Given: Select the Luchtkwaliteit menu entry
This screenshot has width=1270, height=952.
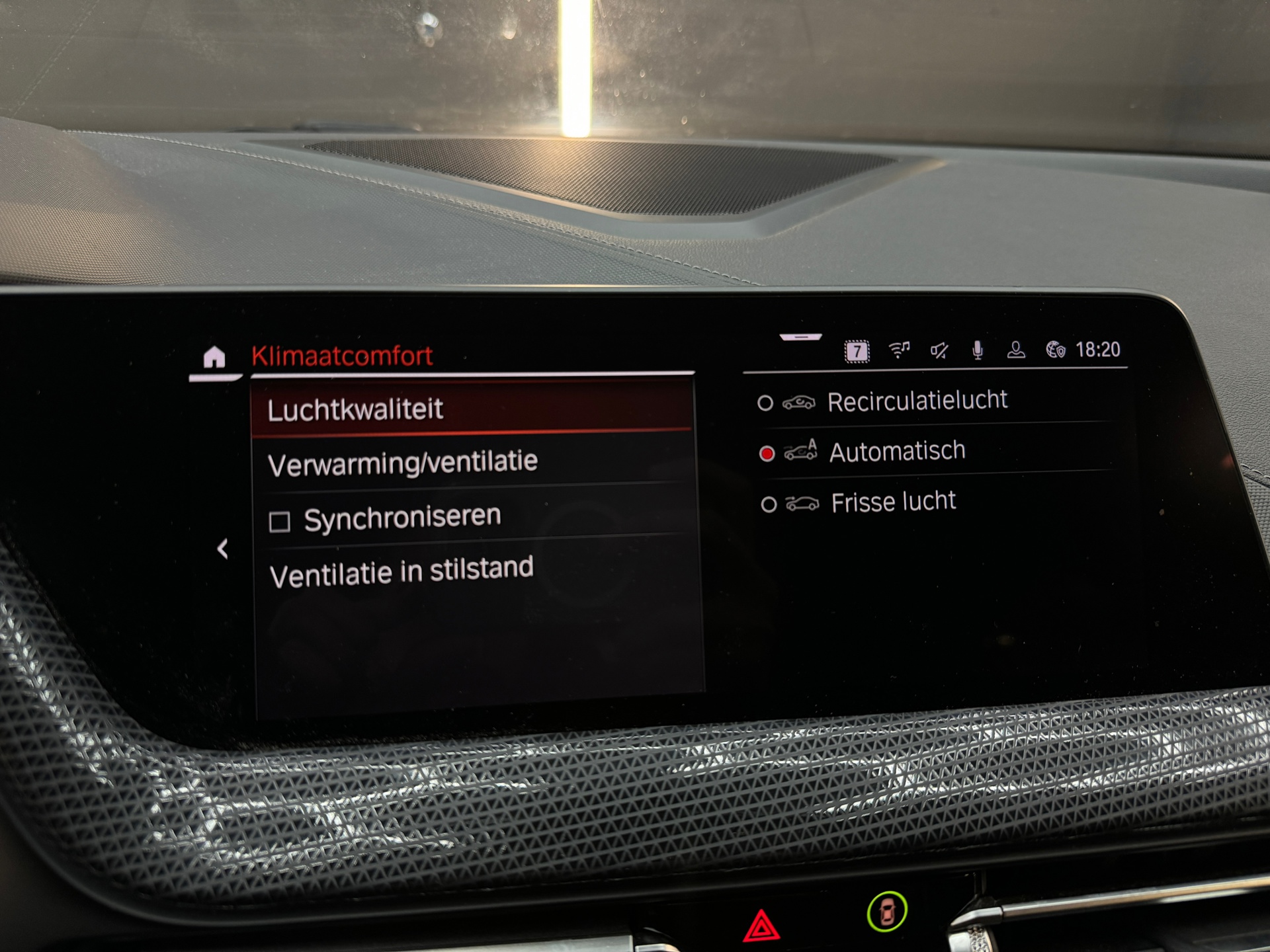Looking at the screenshot, I should [x=471, y=409].
